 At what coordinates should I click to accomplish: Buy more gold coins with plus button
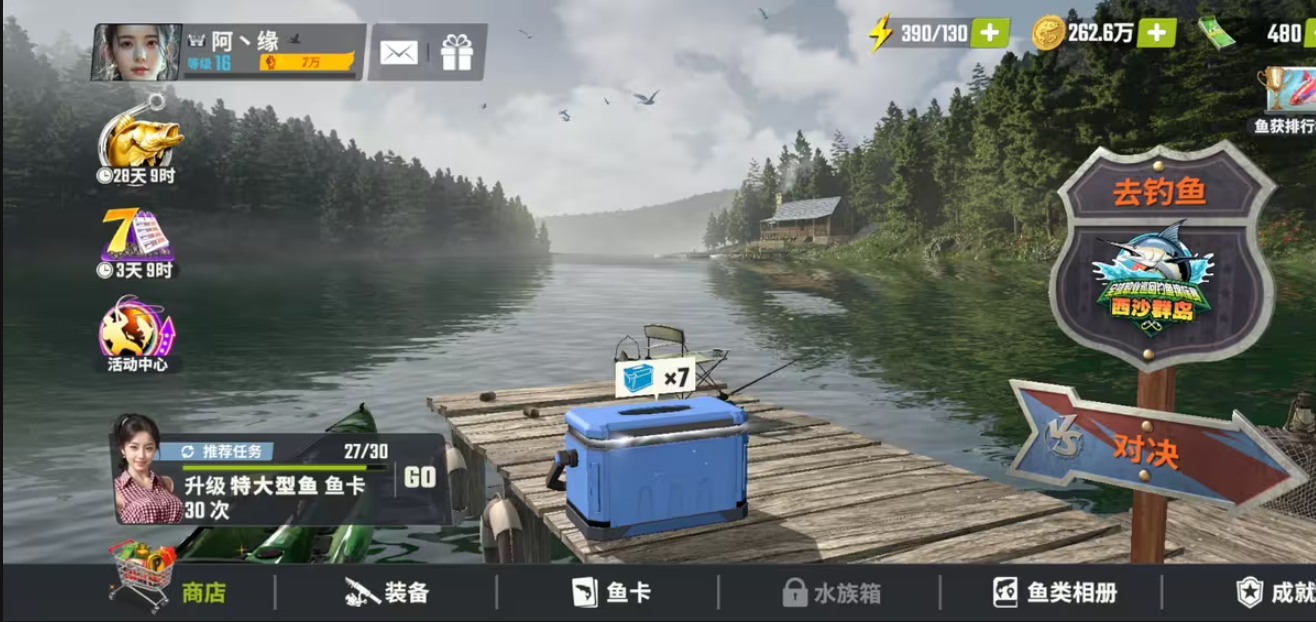click(1156, 33)
